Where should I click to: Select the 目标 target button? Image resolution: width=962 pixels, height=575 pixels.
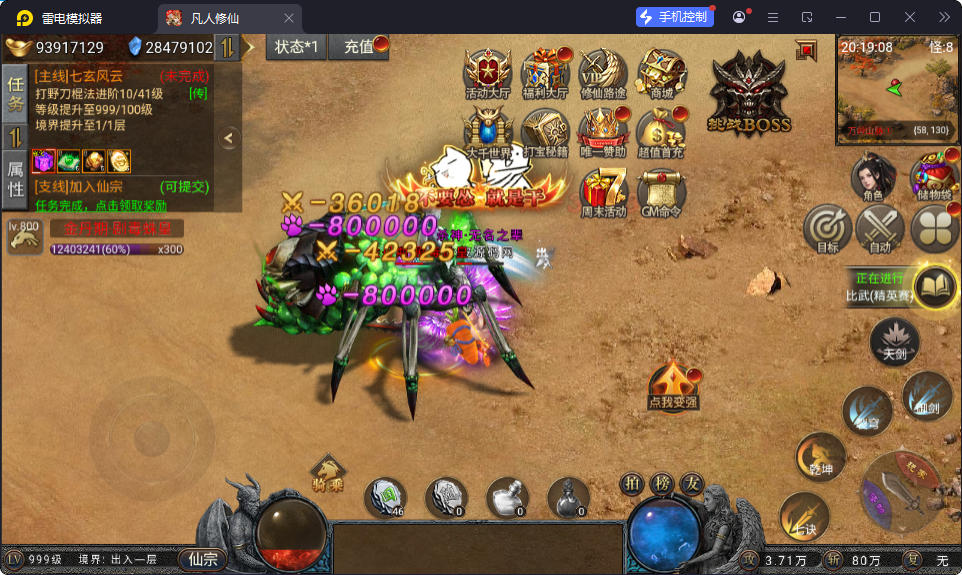(x=828, y=229)
